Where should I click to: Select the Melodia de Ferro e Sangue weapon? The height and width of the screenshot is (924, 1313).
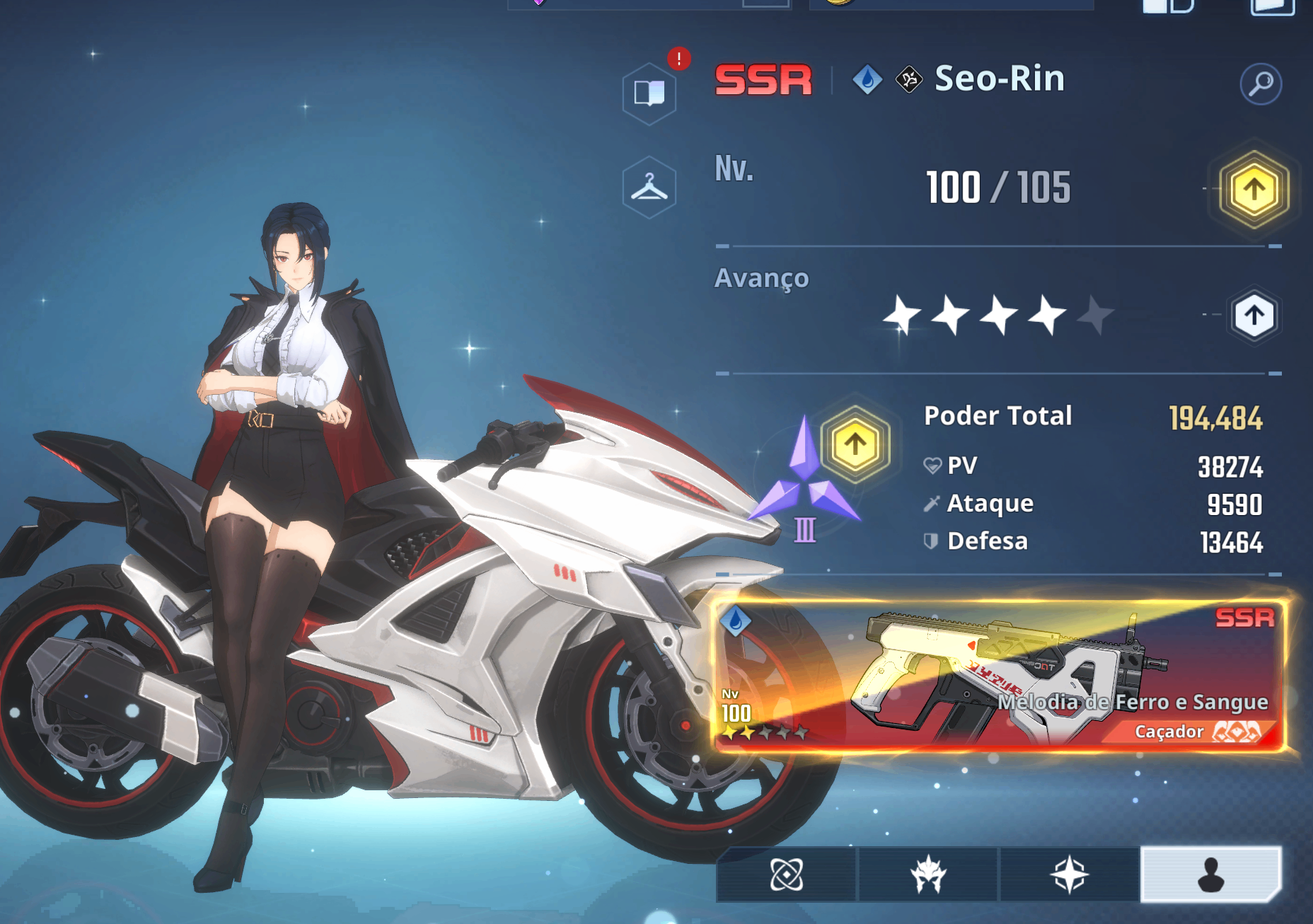[999, 676]
